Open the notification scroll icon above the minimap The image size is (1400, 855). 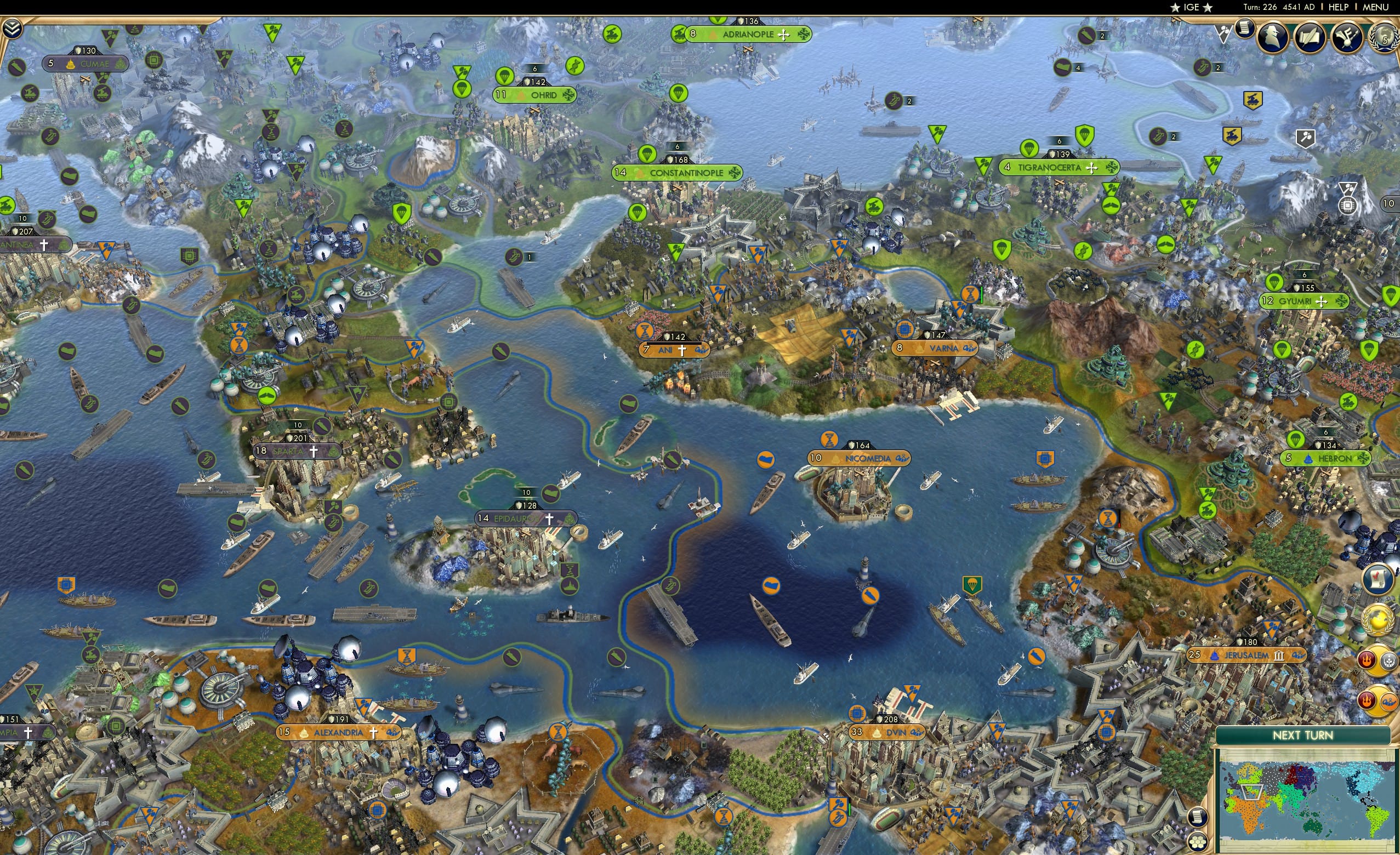(x=1198, y=817)
